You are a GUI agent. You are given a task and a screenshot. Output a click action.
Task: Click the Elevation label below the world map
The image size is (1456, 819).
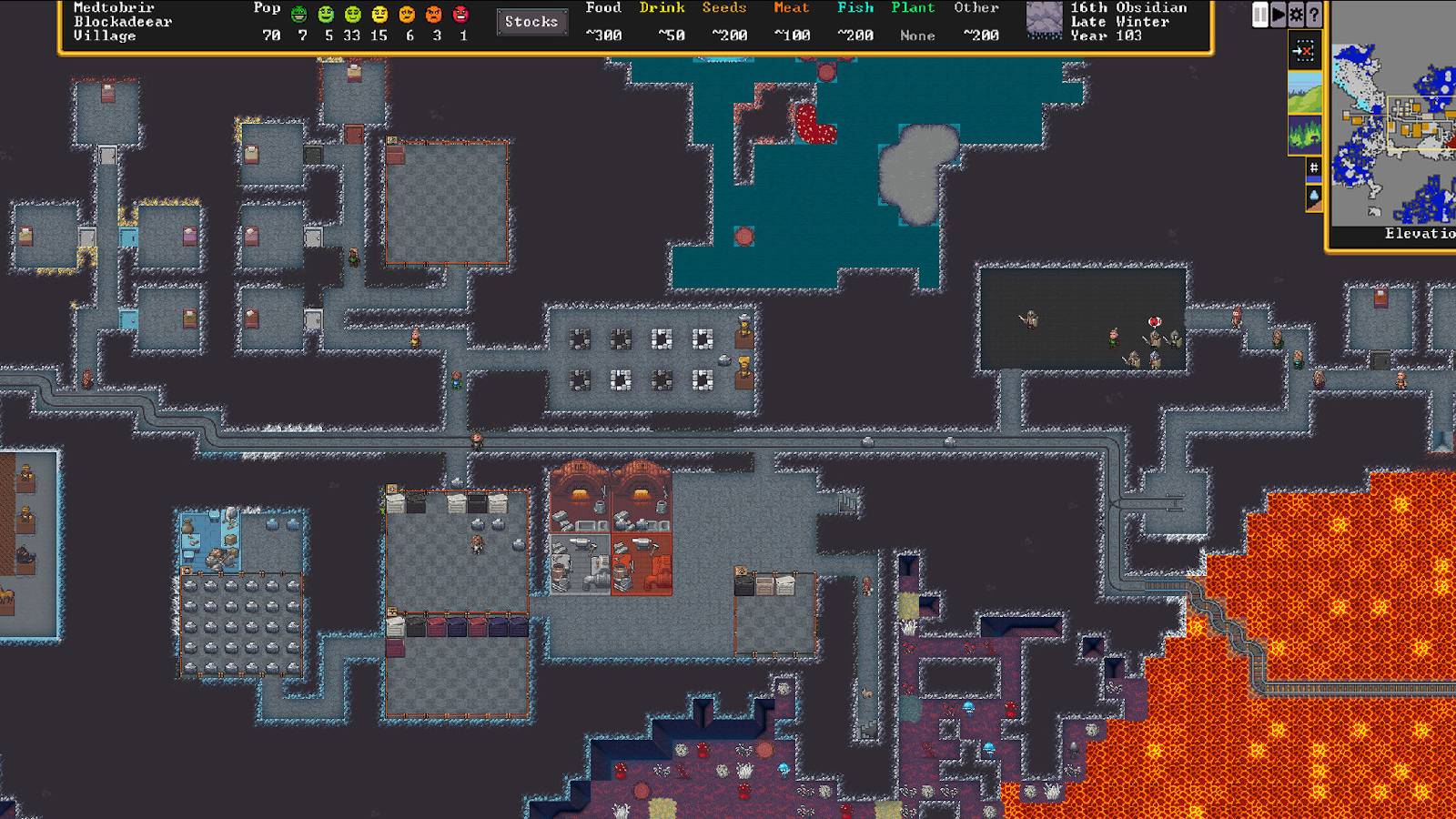pos(1415,234)
